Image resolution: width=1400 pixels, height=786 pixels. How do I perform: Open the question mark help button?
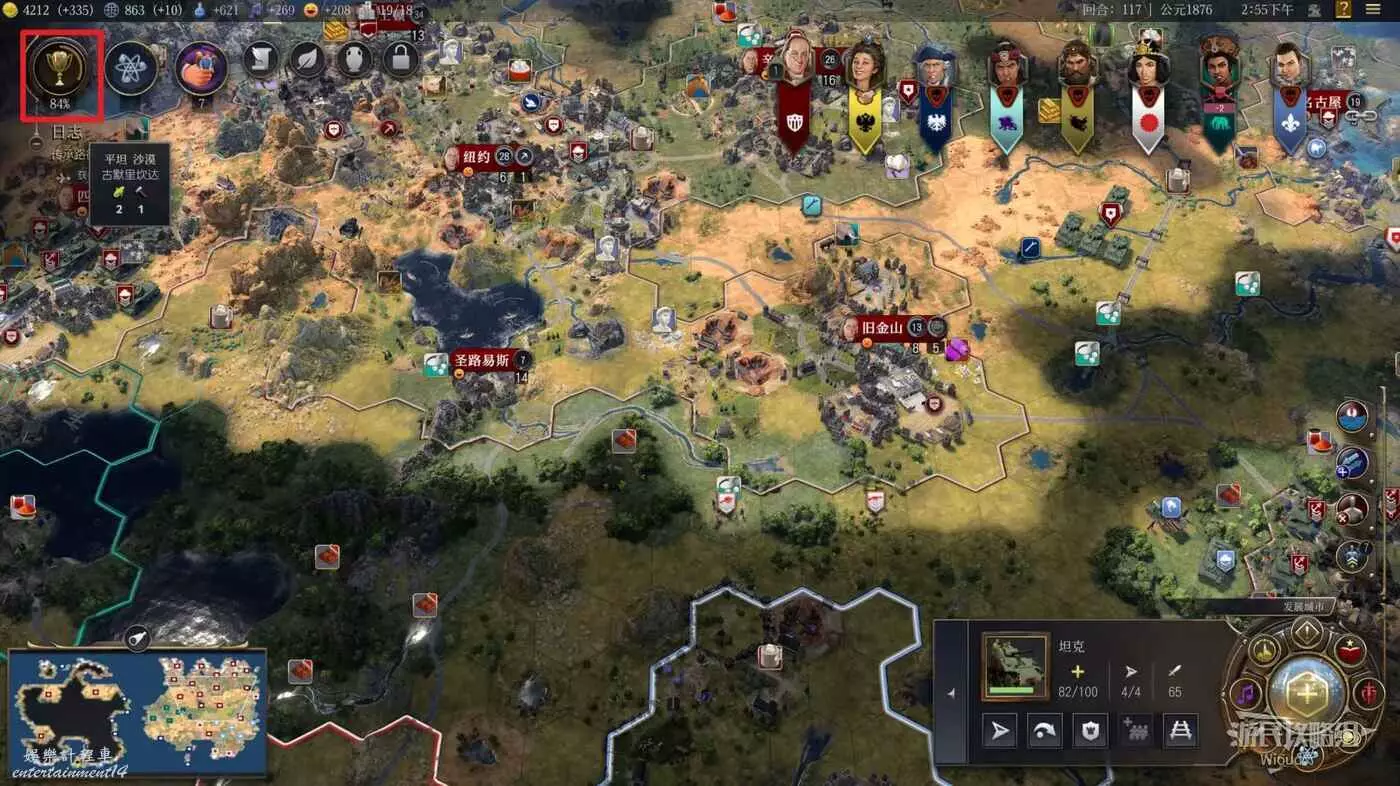coord(1345,10)
